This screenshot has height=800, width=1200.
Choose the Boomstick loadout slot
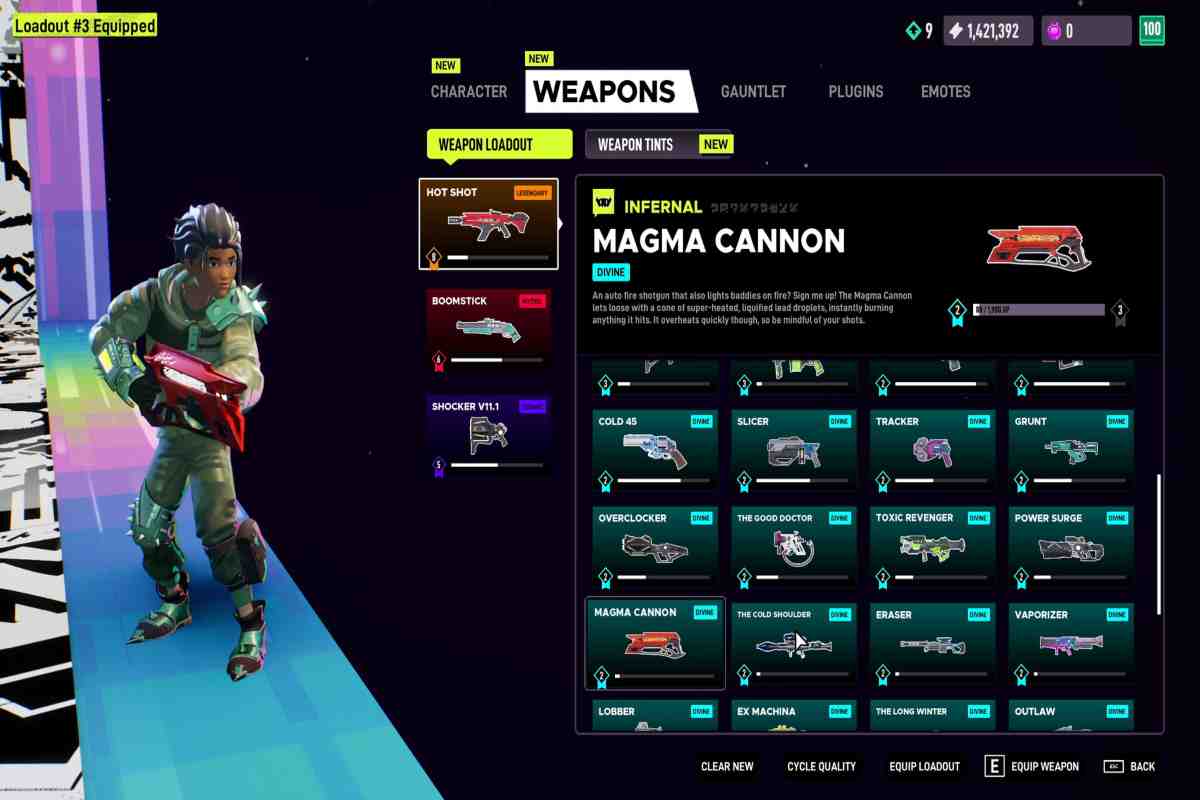coord(488,330)
